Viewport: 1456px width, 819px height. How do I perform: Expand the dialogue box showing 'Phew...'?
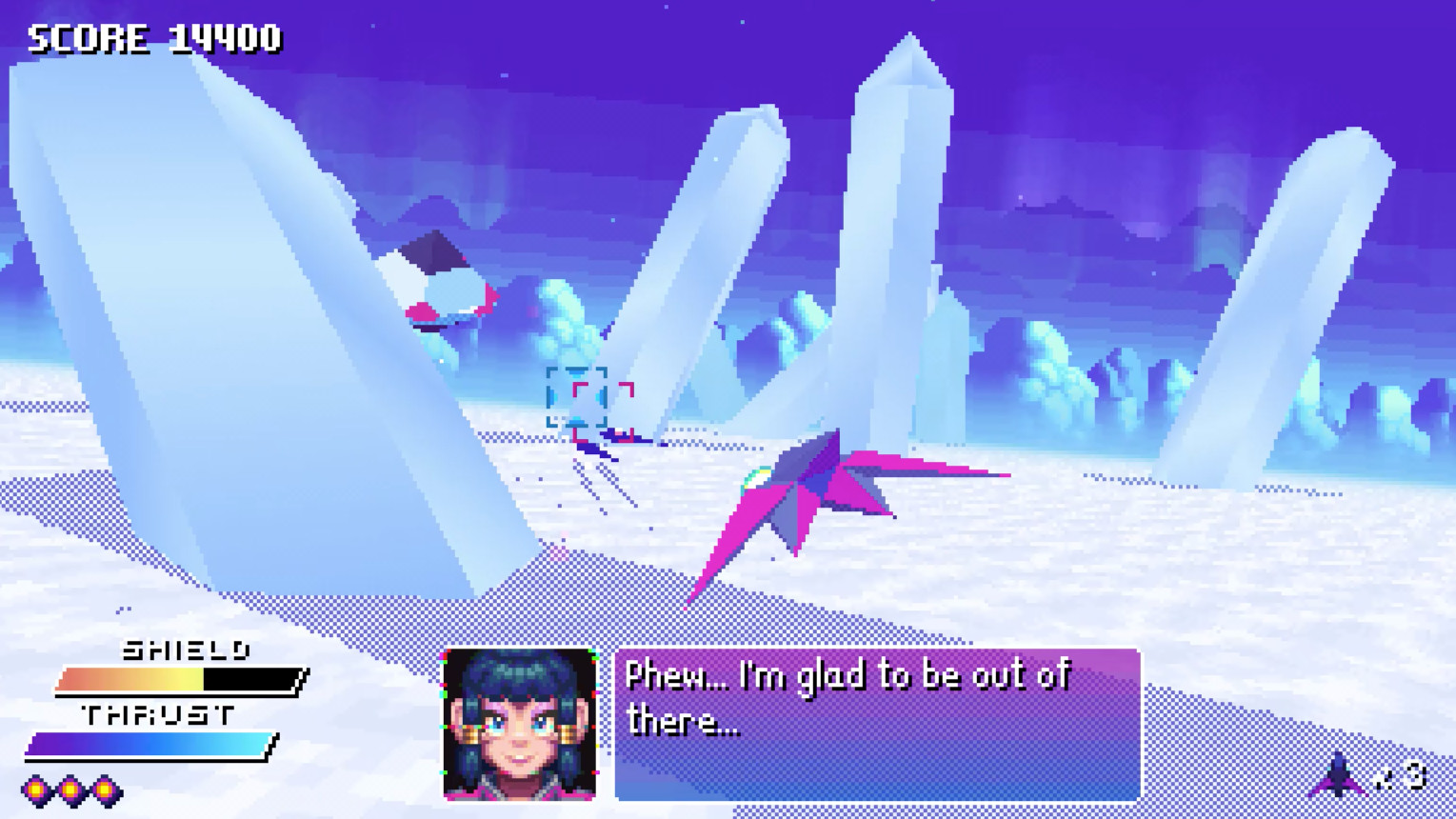point(876,724)
